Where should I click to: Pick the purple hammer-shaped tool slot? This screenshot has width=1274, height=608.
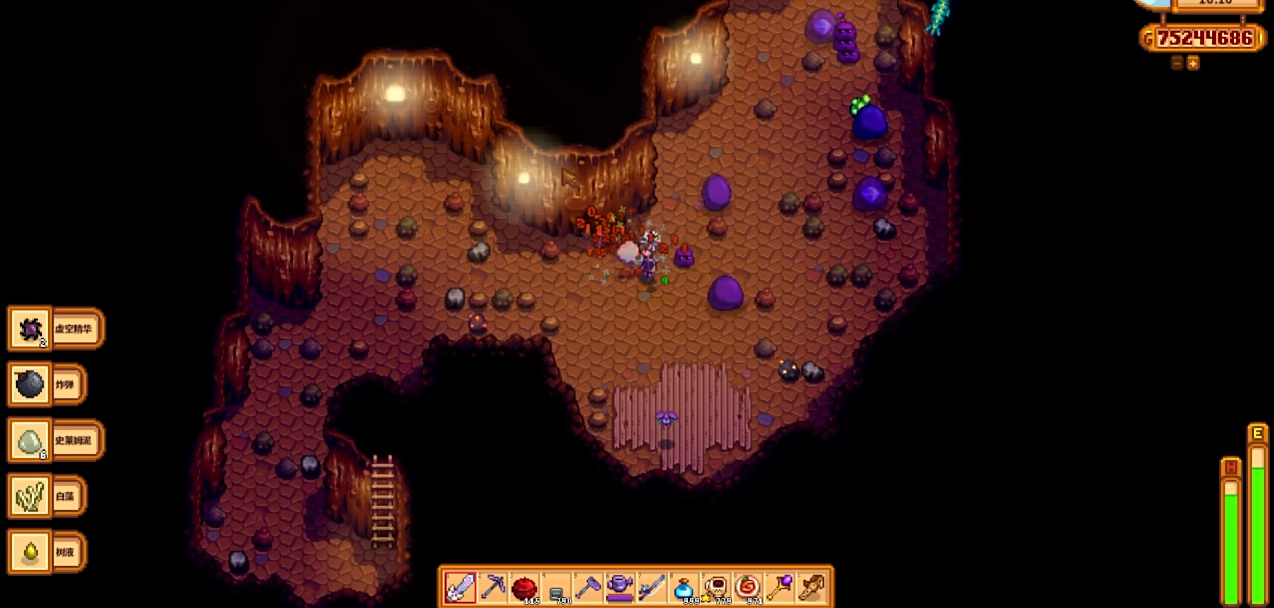point(588,587)
